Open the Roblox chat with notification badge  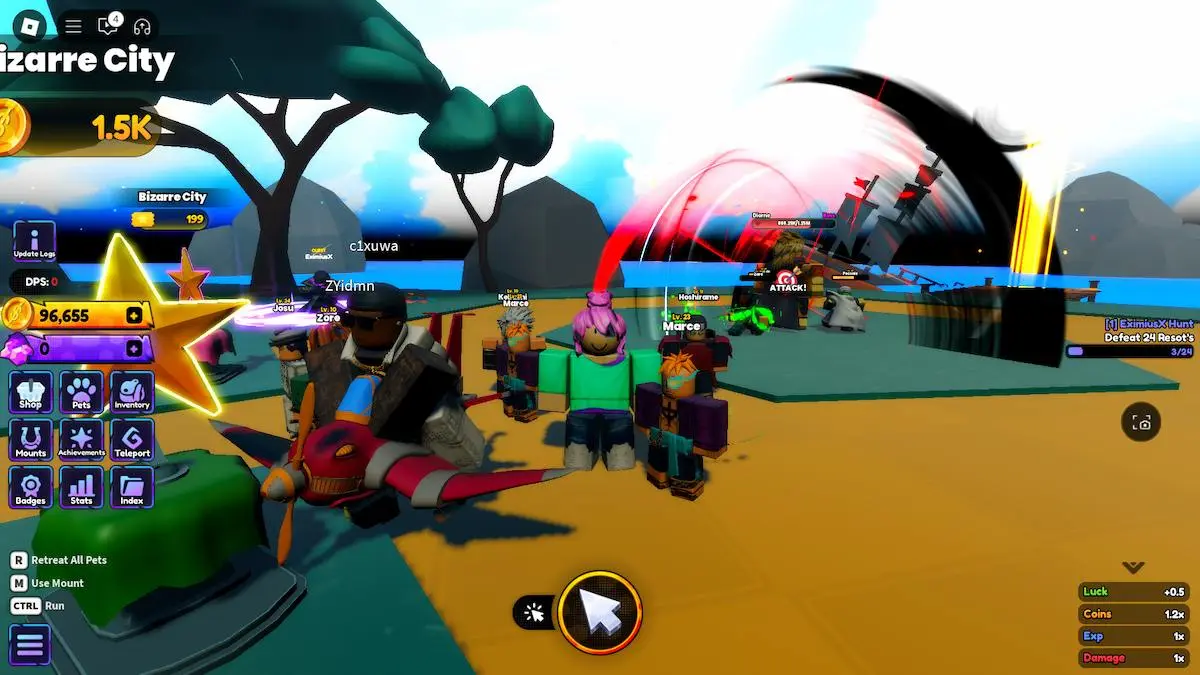107,26
